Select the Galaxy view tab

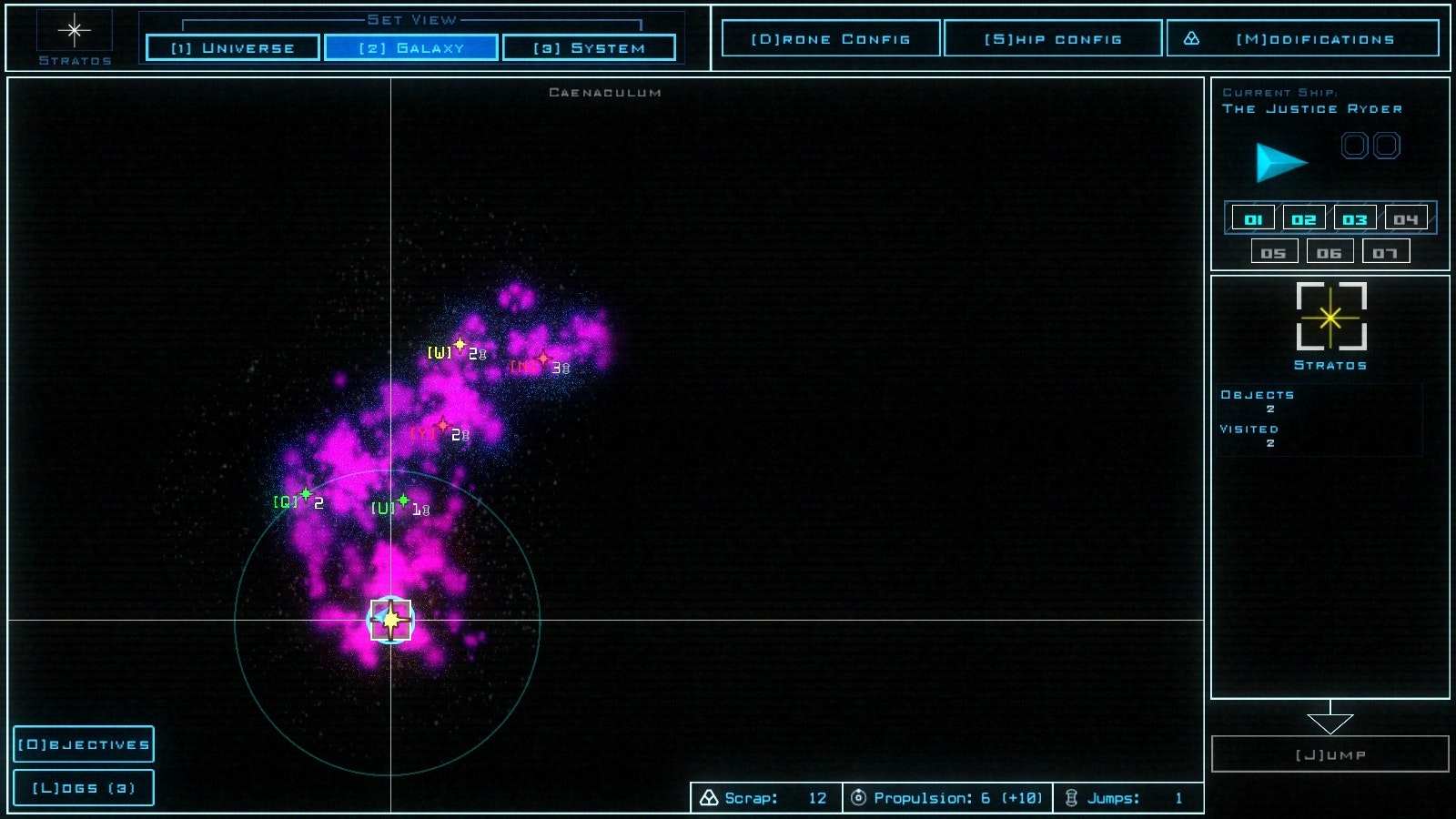pyautogui.click(x=411, y=47)
